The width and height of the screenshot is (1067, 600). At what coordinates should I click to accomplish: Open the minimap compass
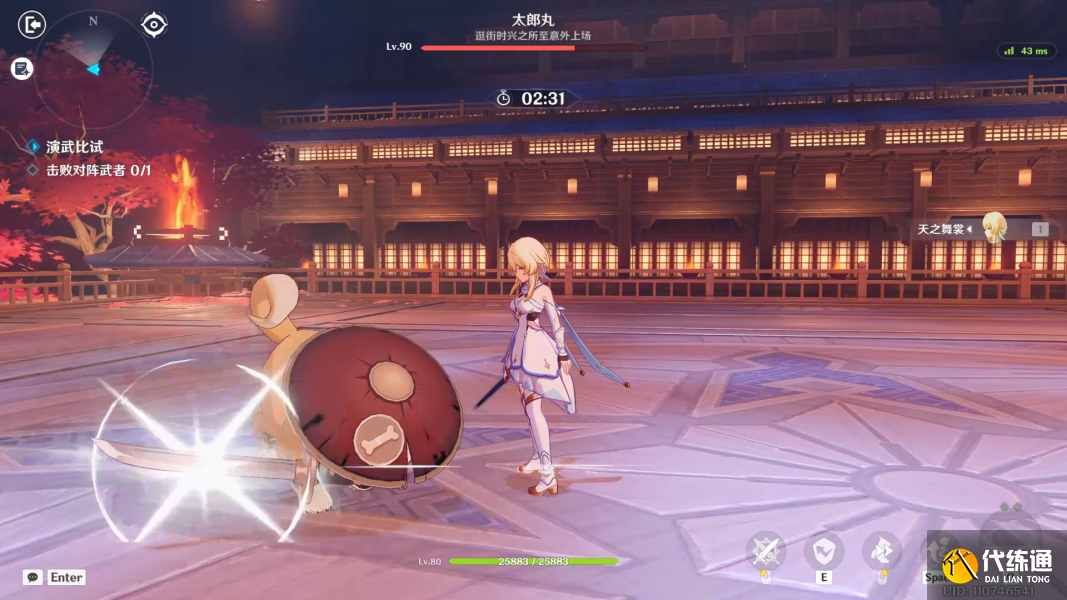coord(93,69)
